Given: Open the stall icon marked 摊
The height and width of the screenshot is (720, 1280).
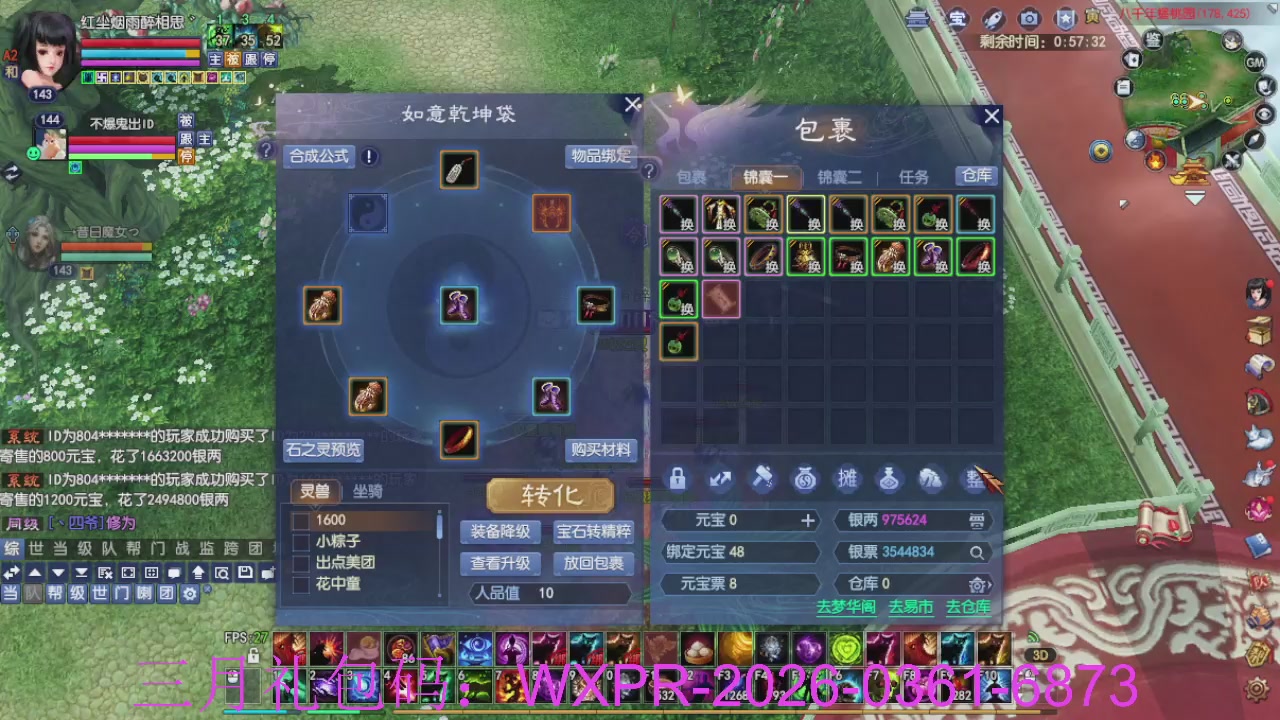Looking at the screenshot, I should coord(848,480).
